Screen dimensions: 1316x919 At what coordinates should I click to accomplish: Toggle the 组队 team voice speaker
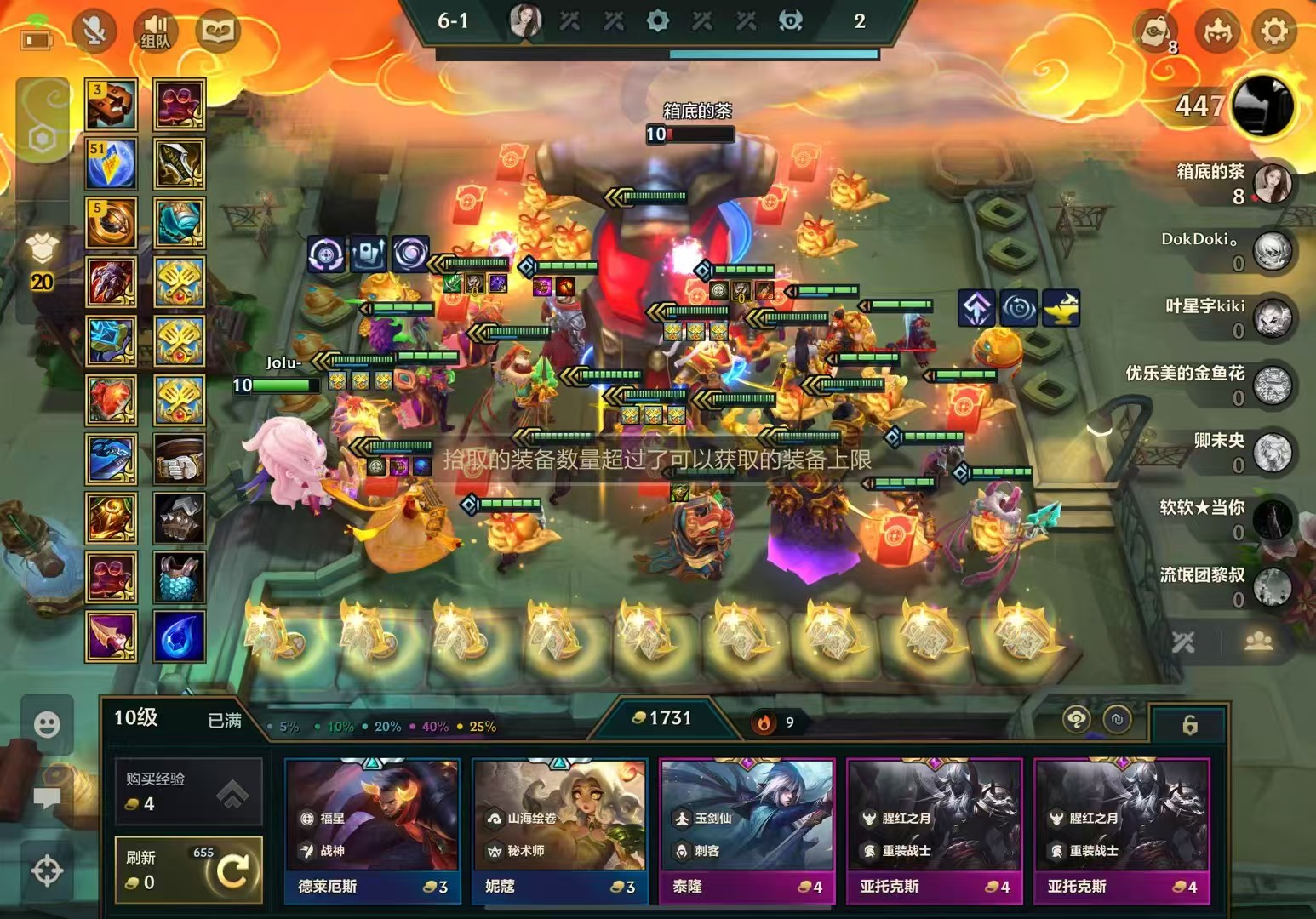click(155, 32)
